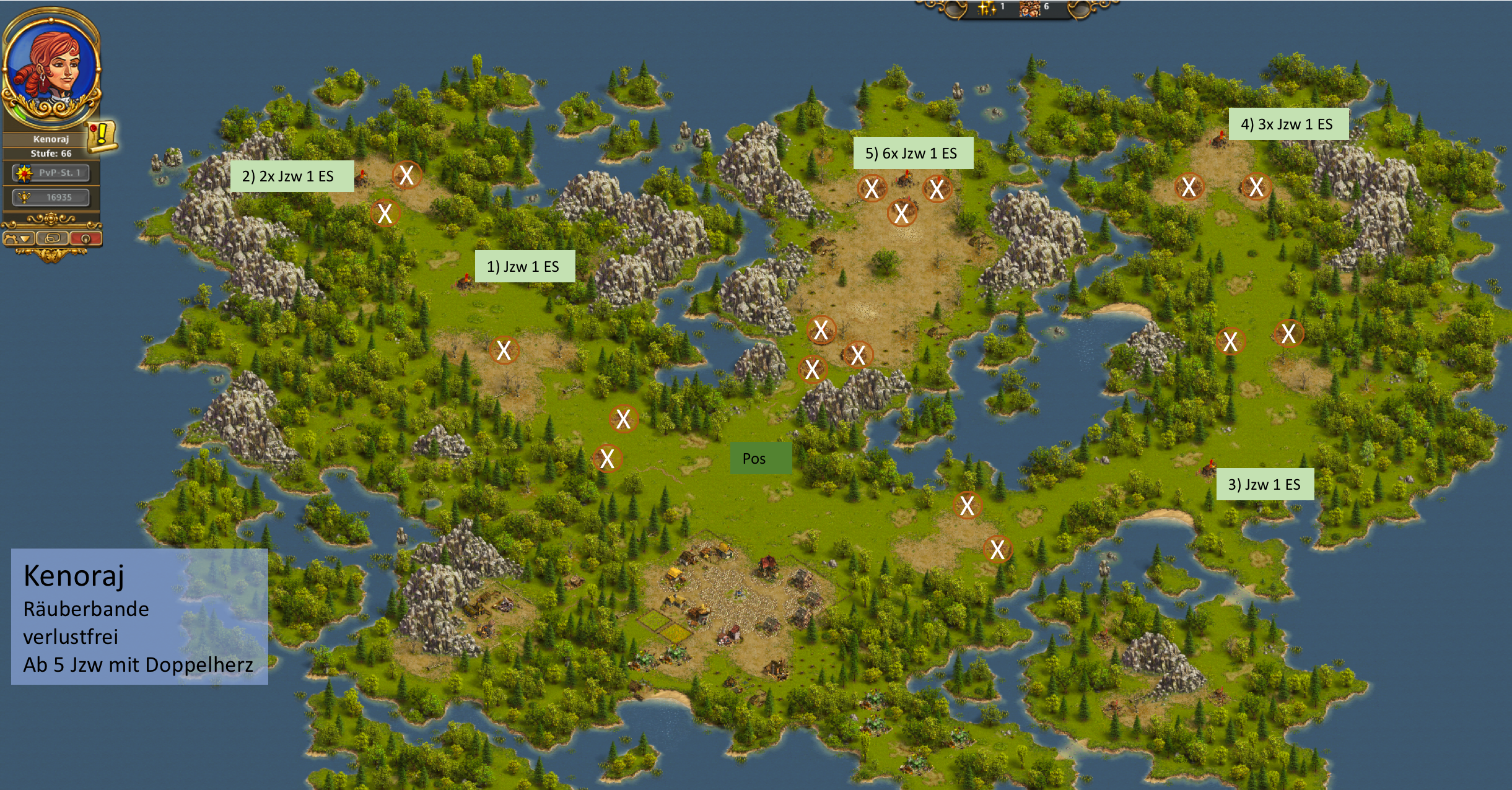Open the gear dropdown menu
Viewport: 1512px width, 790px height.
(18, 238)
